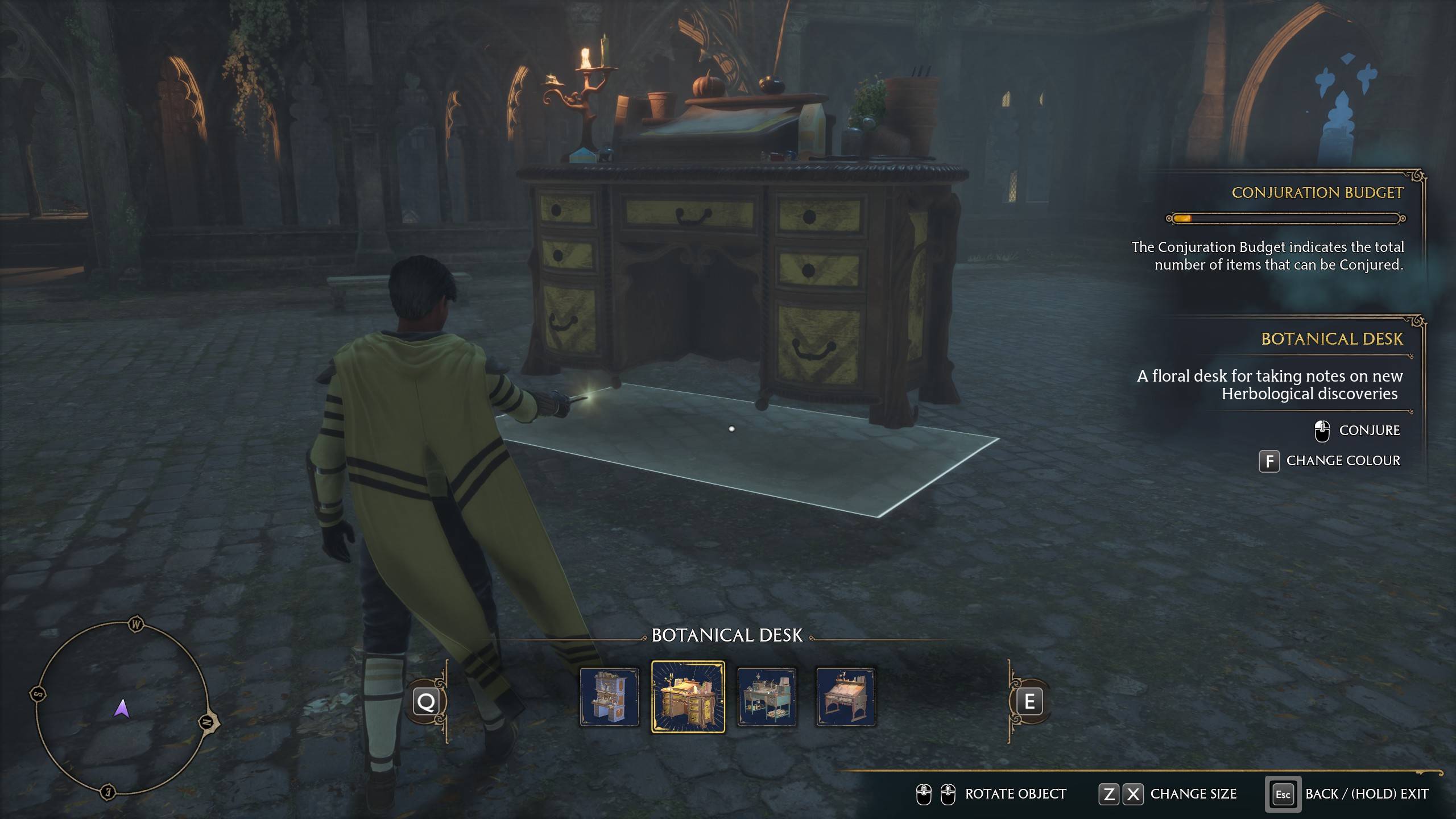The image size is (1456, 819).
Task: Click the CONJURE action label
Action: click(1371, 431)
